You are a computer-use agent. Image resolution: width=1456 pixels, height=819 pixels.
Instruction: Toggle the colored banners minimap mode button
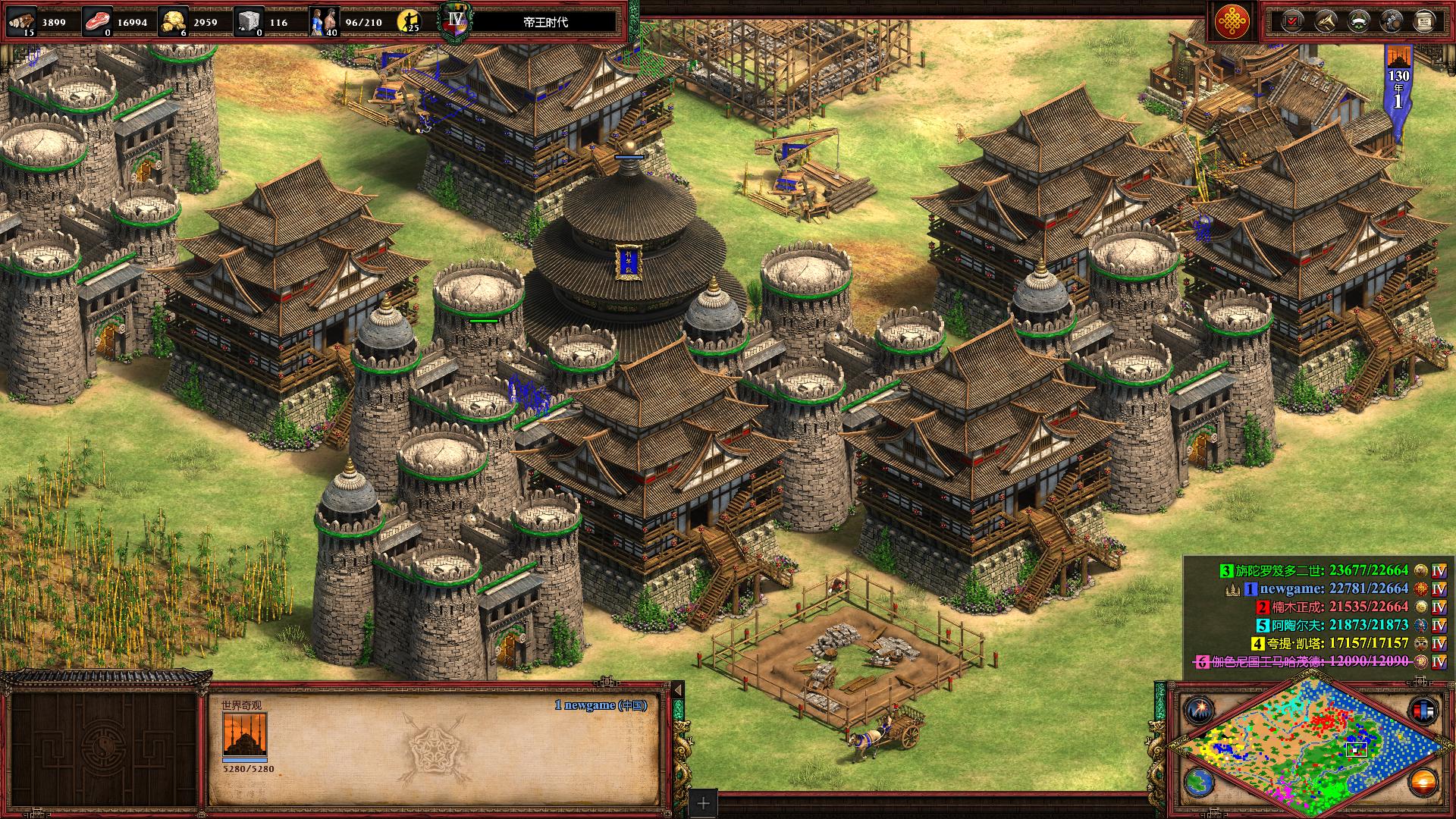(1423, 711)
